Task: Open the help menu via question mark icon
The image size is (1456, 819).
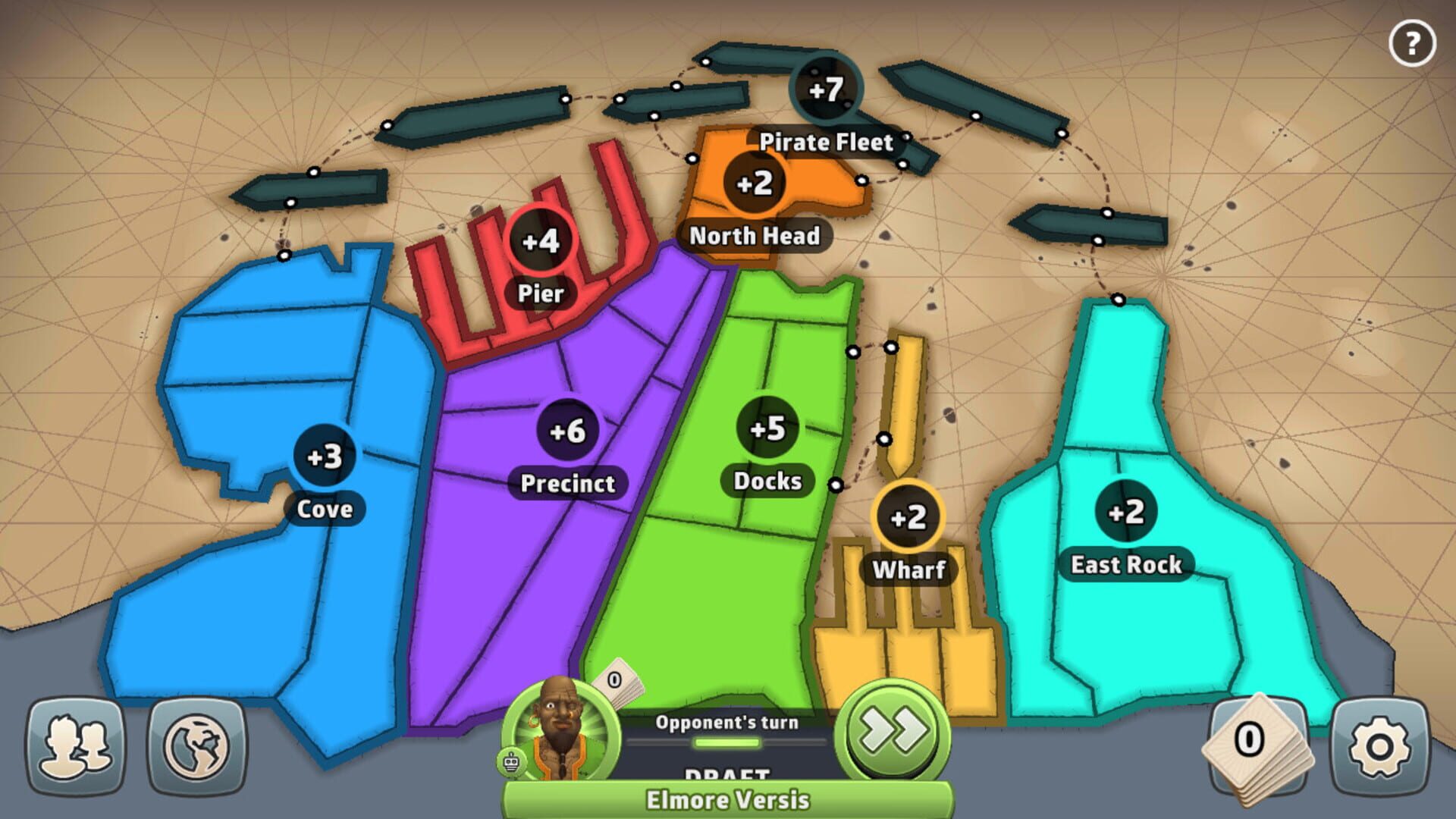Action: pos(1411,43)
